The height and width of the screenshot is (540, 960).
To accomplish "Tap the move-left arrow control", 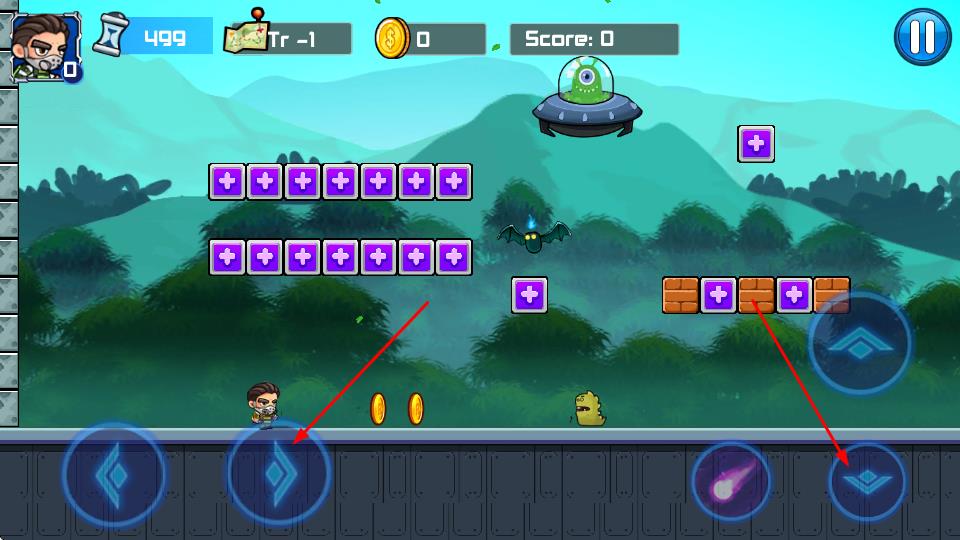I will click(113, 474).
